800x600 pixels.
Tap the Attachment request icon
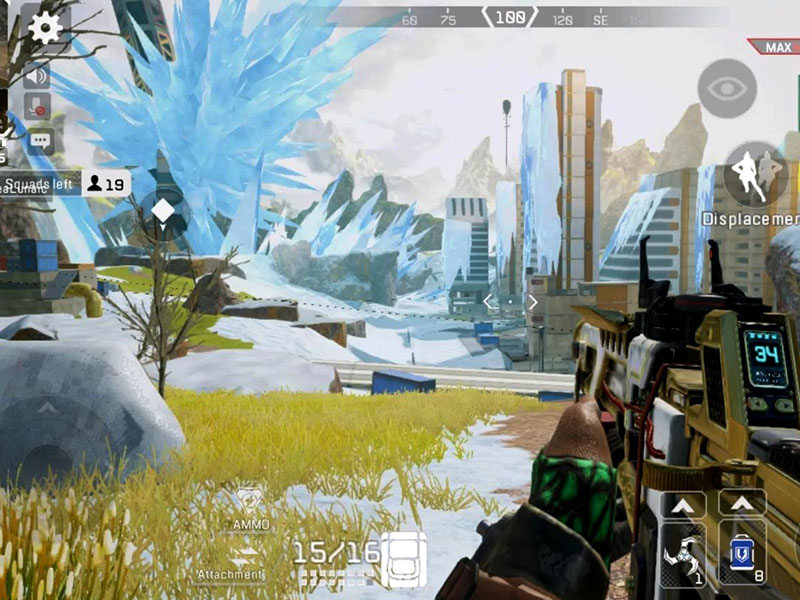click(x=245, y=560)
